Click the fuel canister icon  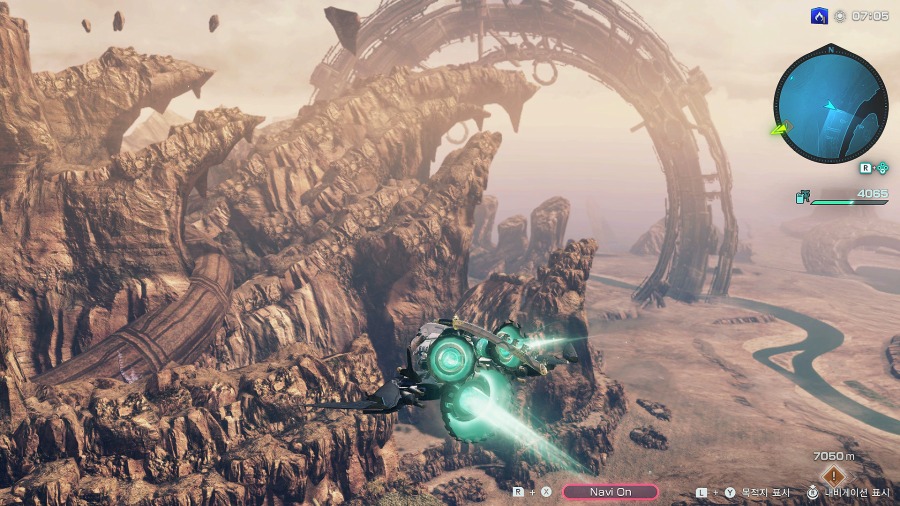(802, 197)
